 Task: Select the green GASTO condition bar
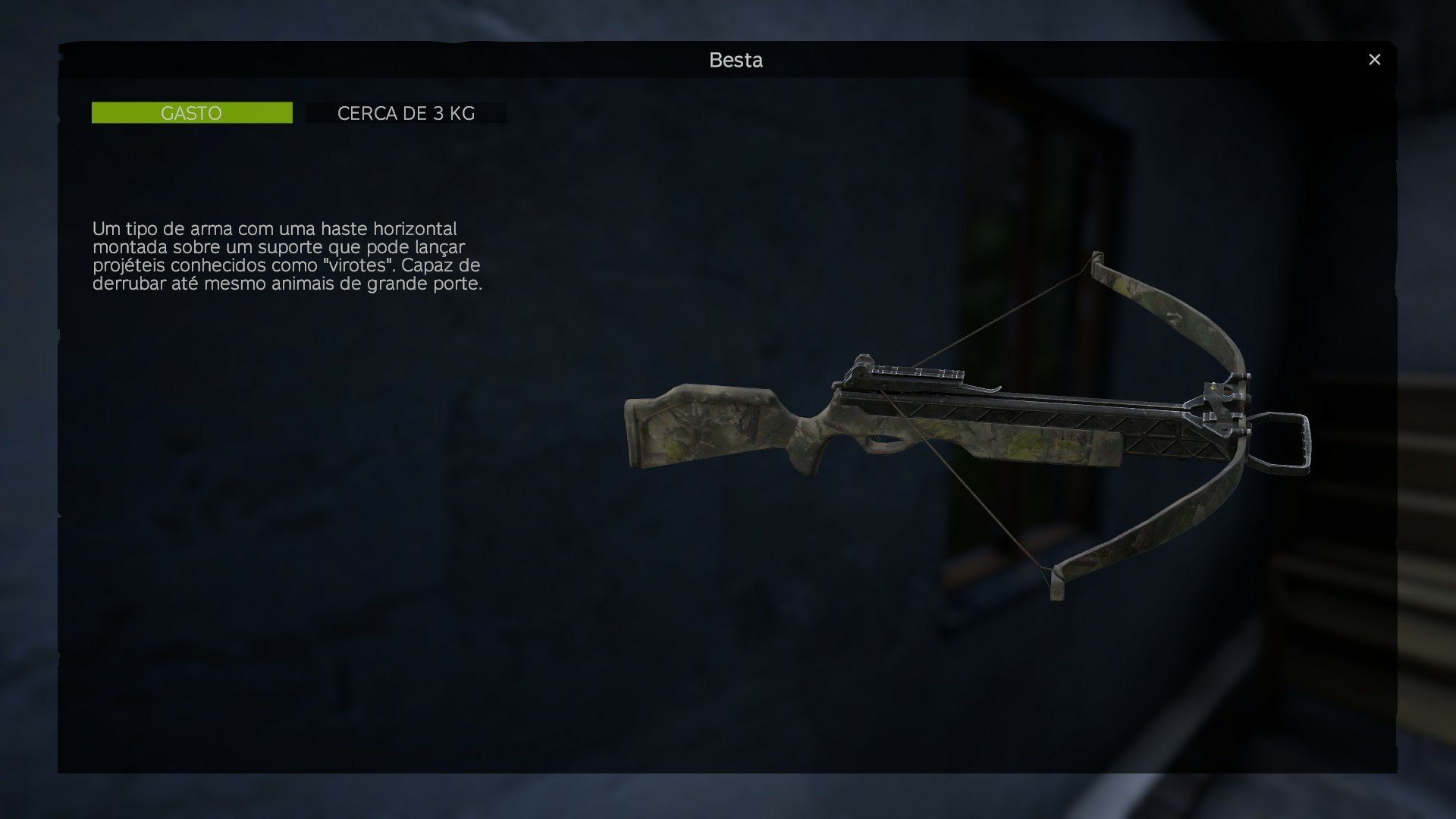[192, 112]
